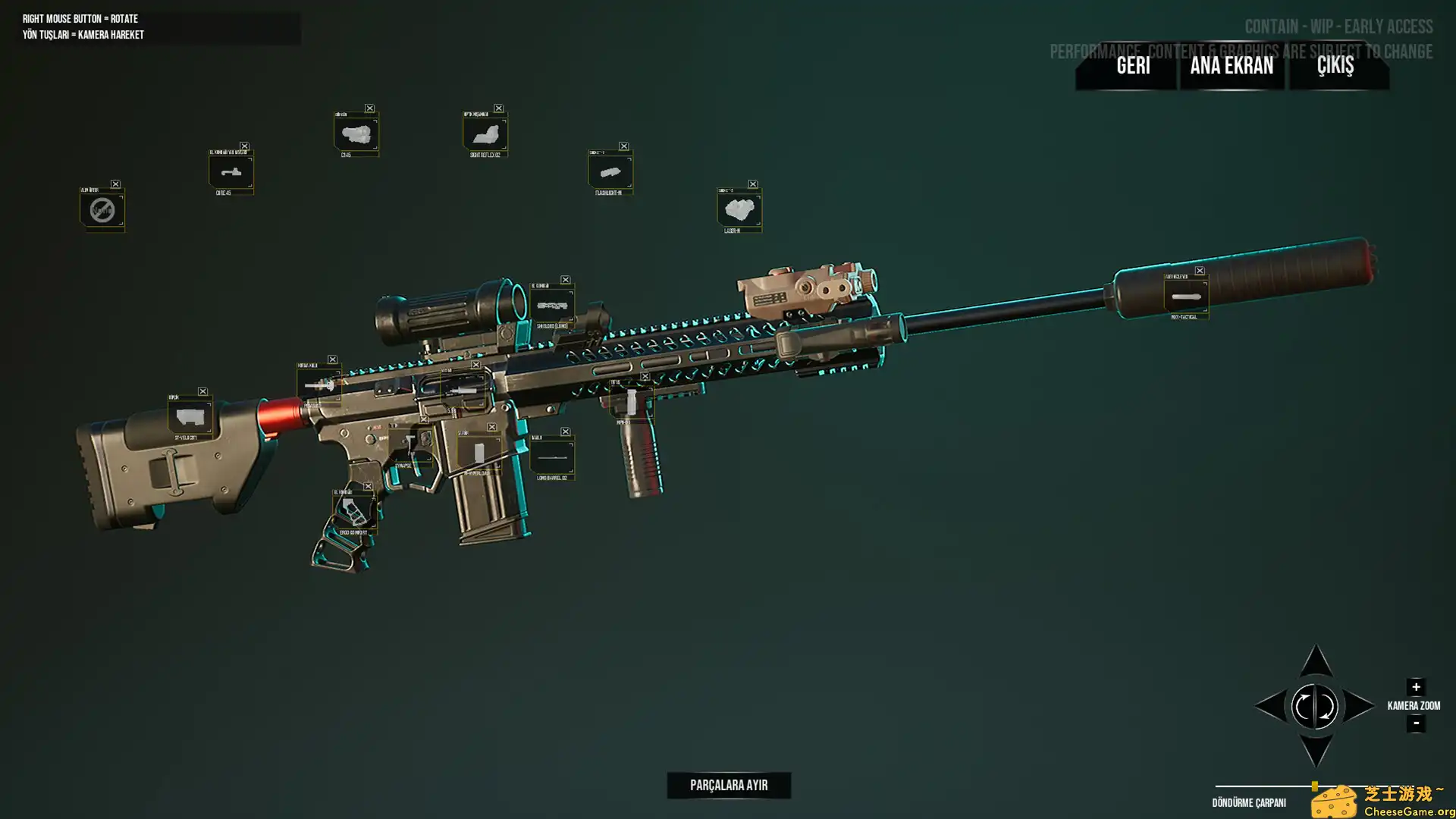Remove the suppressor via its X button
This screenshot has height=819, width=1456.
tap(1200, 269)
